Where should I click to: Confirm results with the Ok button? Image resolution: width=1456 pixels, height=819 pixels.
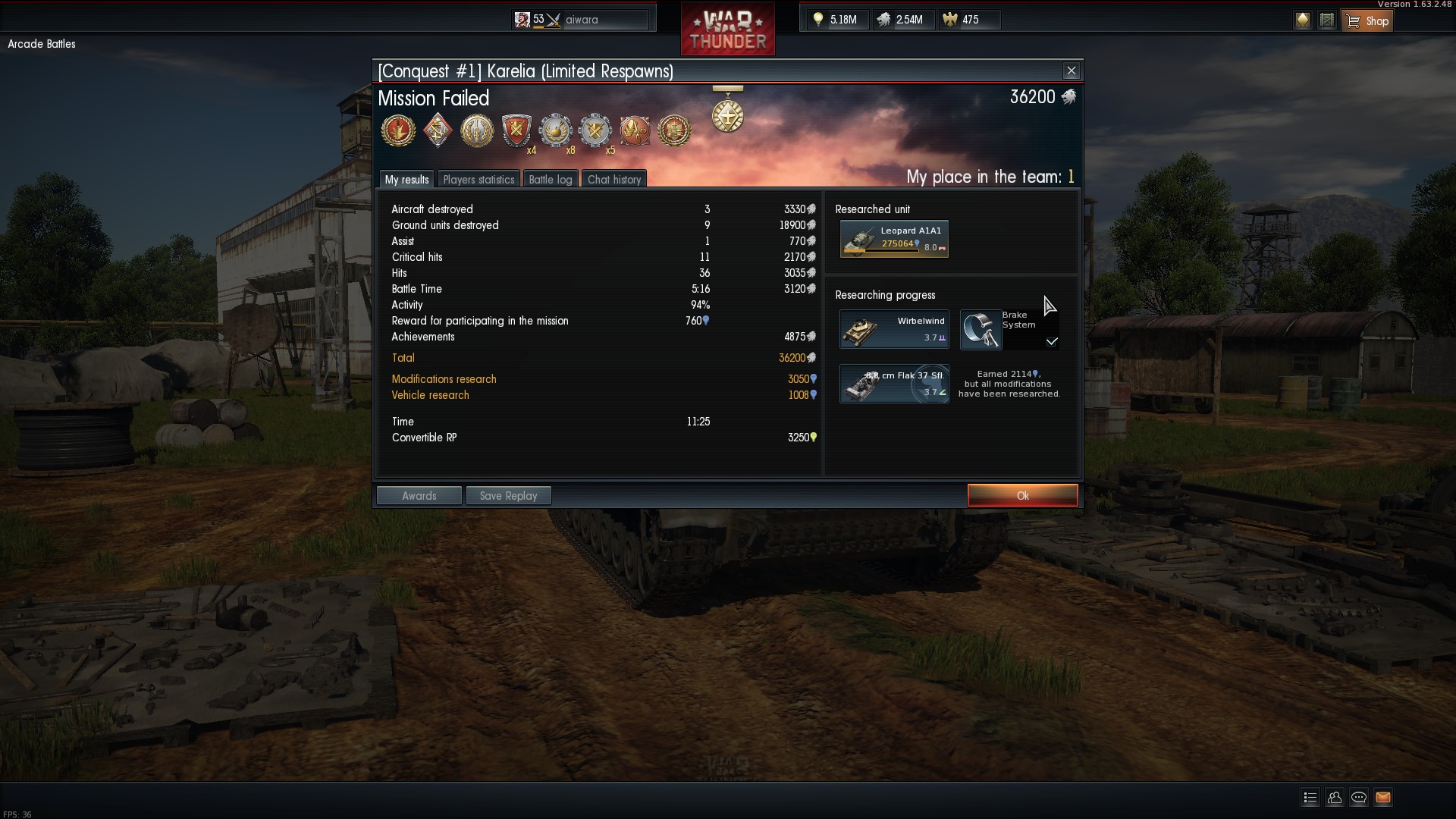tap(1022, 495)
